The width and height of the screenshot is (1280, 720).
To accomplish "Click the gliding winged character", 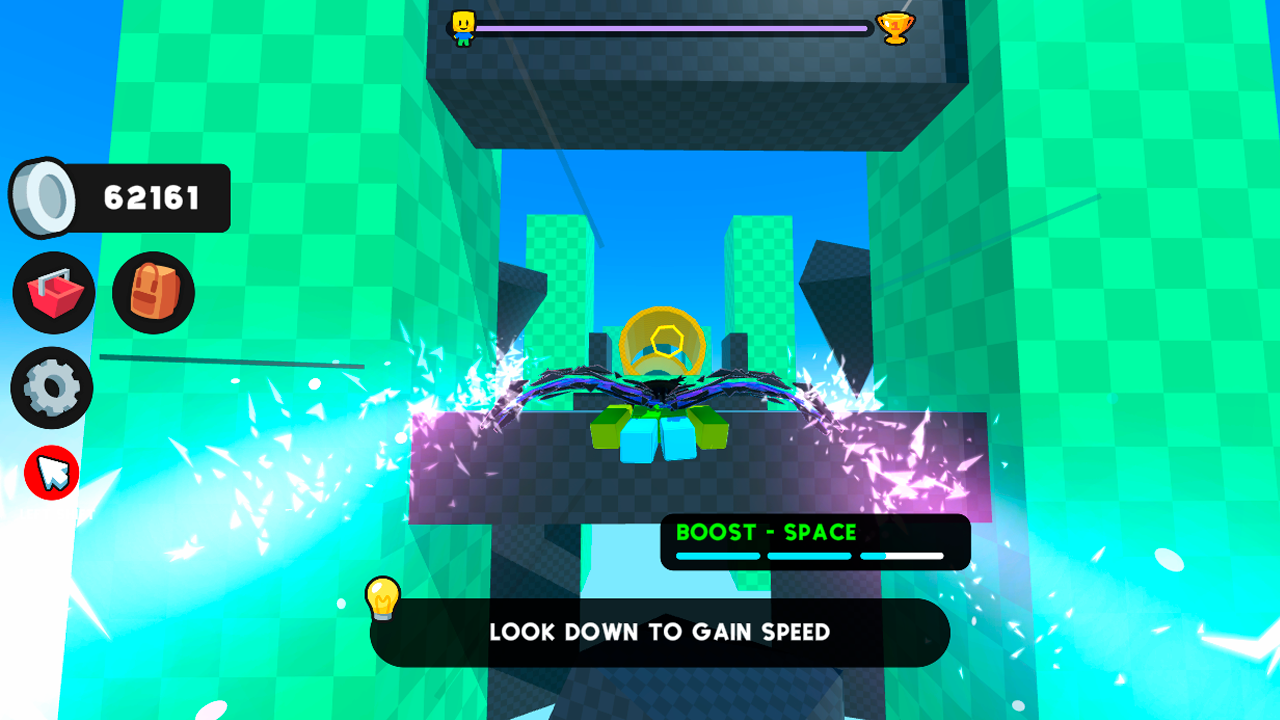I will tap(660, 390).
